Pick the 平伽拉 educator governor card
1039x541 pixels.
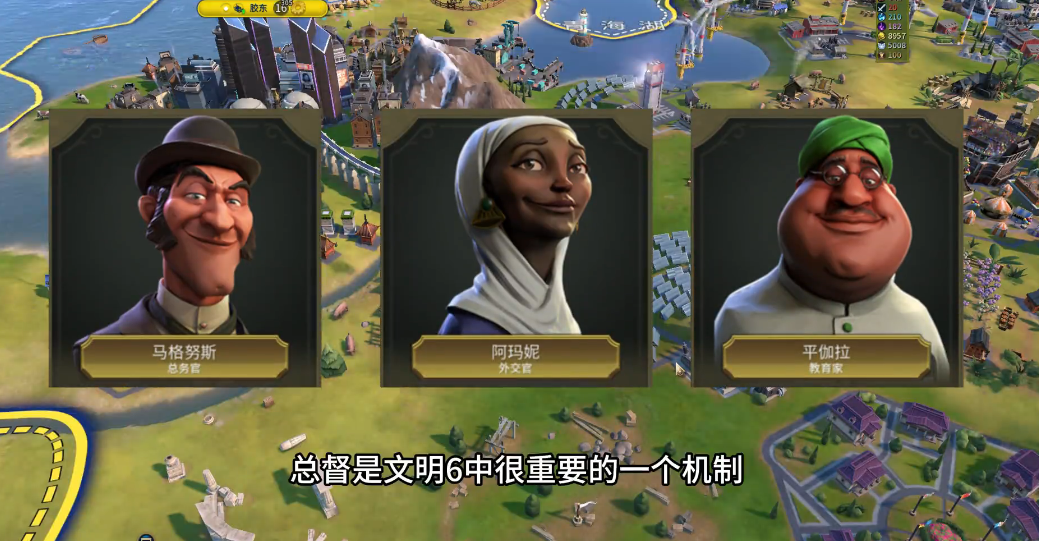pyautogui.click(x=827, y=247)
